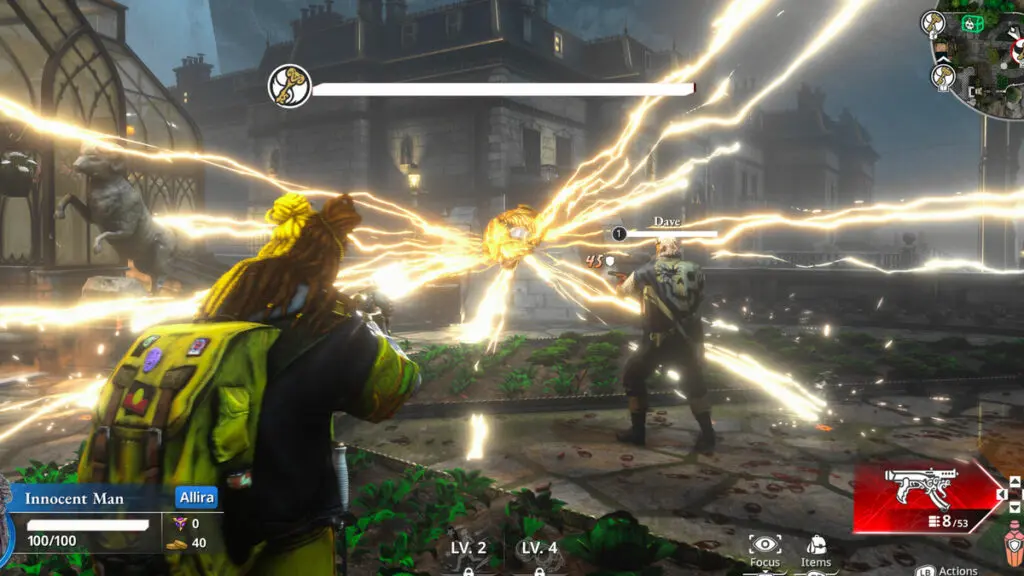The height and width of the screenshot is (576, 1024).
Task: Activate the Focus eye icon
Action: point(765,546)
